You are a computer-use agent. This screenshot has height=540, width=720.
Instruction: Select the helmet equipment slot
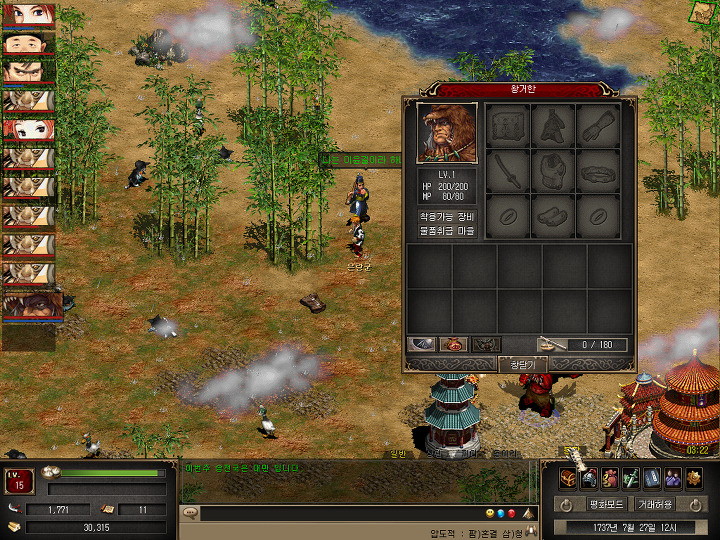tap(553, 125)
